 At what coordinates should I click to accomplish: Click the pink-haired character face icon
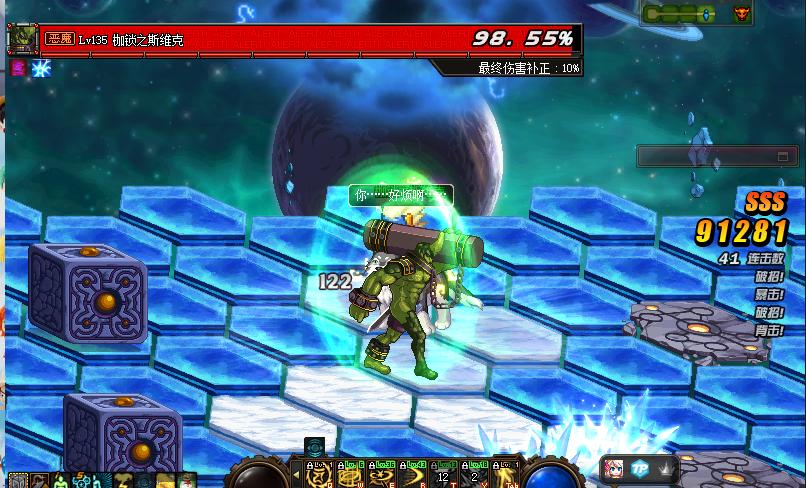[613, 469]
